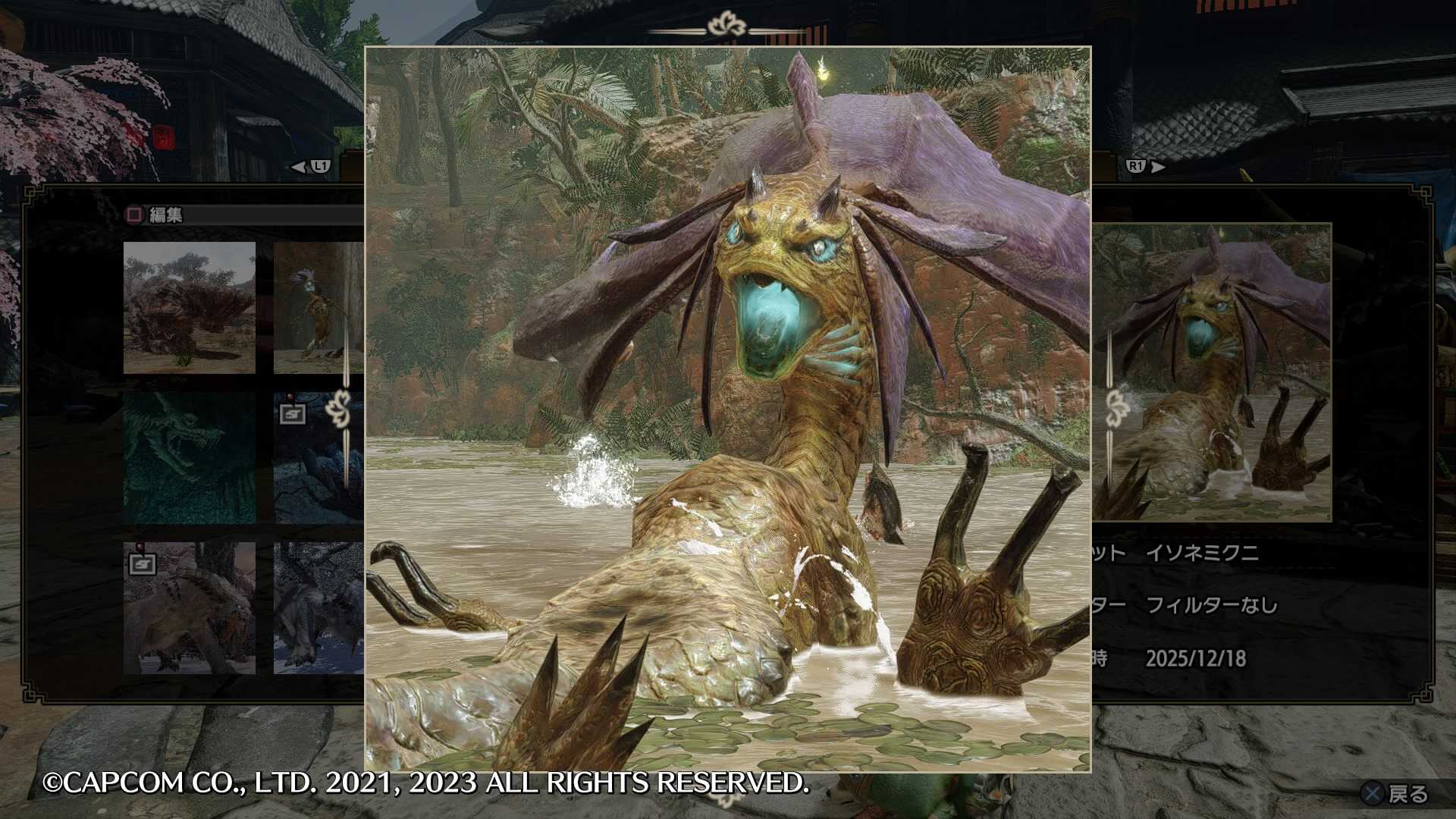Switch to the previous album page arrow
This screenshot has height=819, width=1456.
[x=311, y=166]
